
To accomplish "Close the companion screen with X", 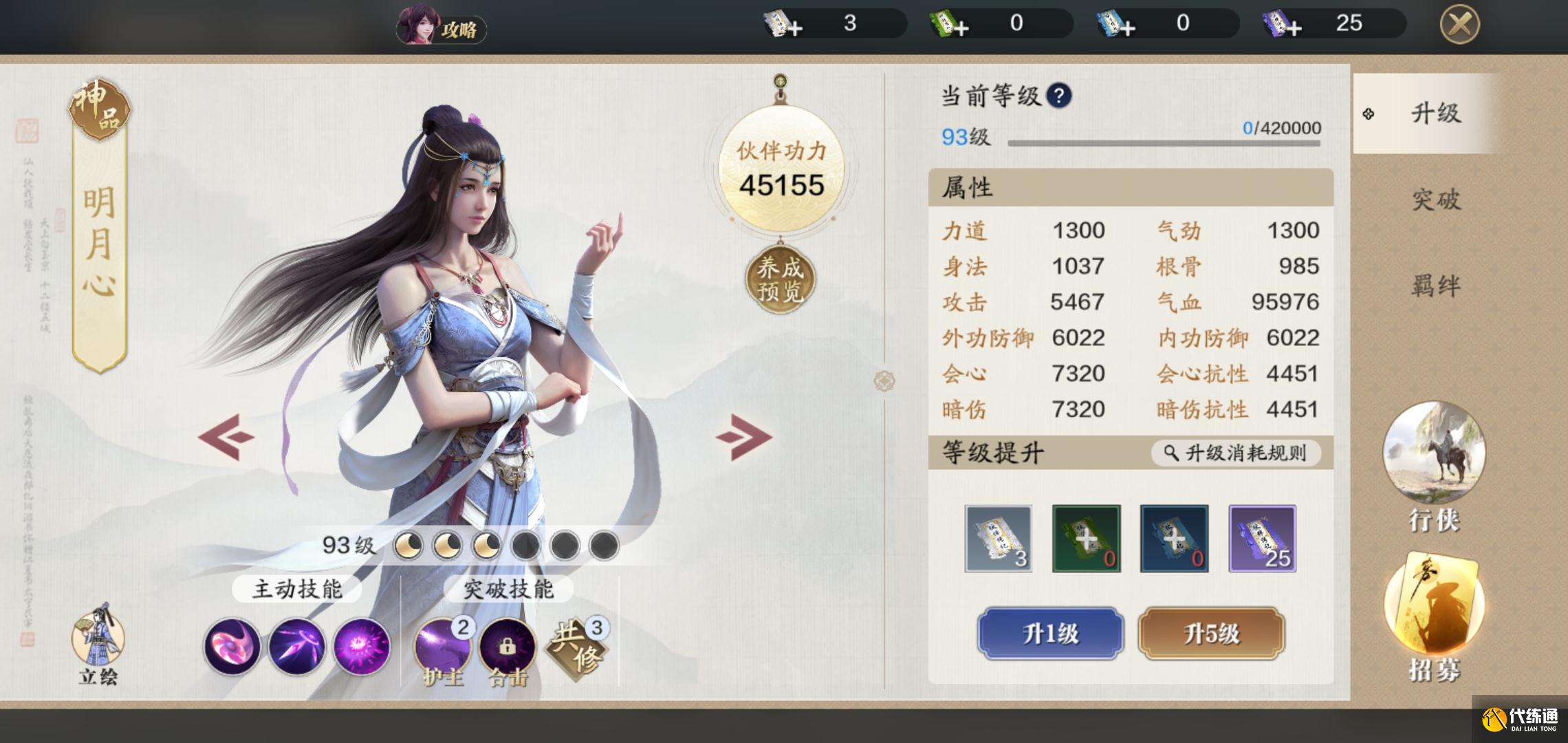I will click(x=1459, y=25).
